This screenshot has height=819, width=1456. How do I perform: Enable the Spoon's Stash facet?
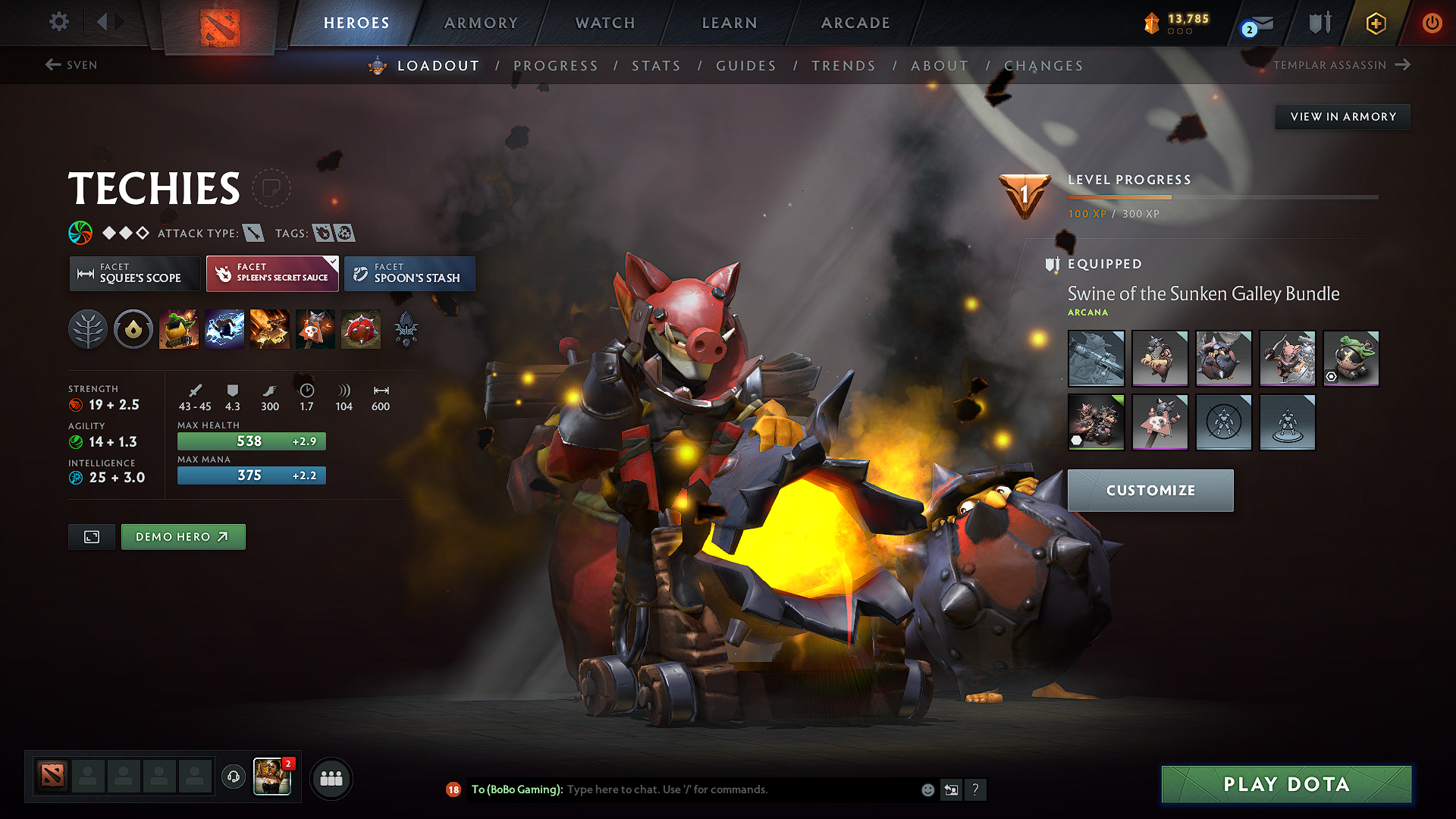[409, 273]
